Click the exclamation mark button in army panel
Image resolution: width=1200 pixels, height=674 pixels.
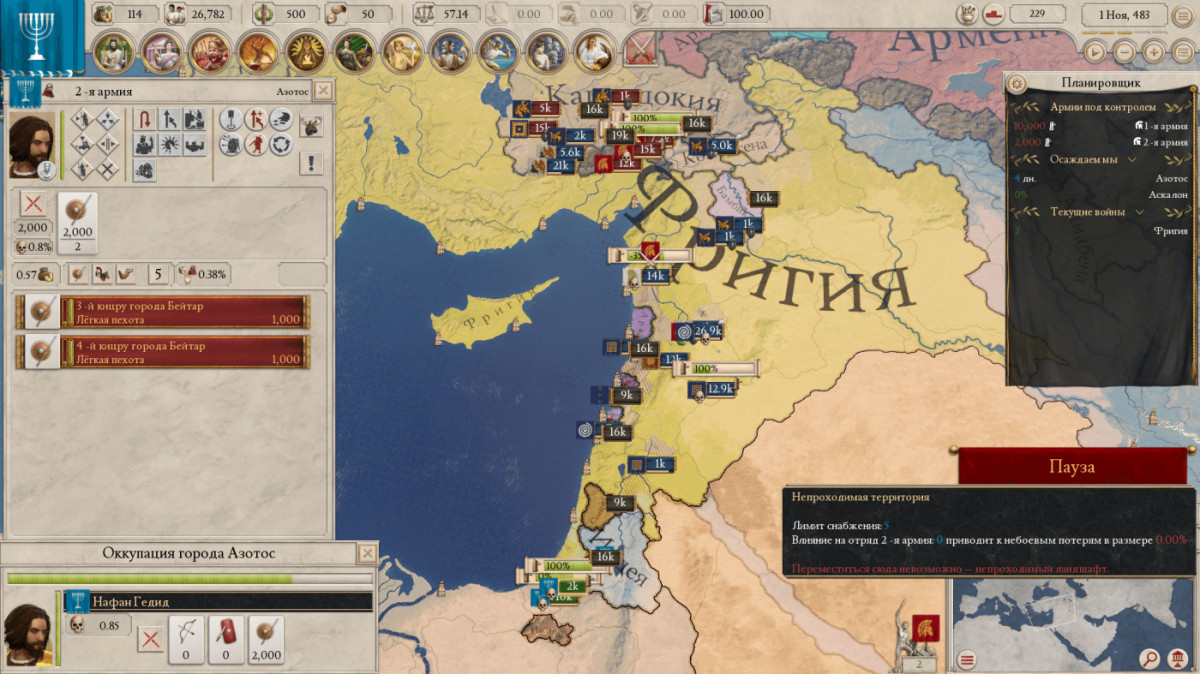coord(312,163)
